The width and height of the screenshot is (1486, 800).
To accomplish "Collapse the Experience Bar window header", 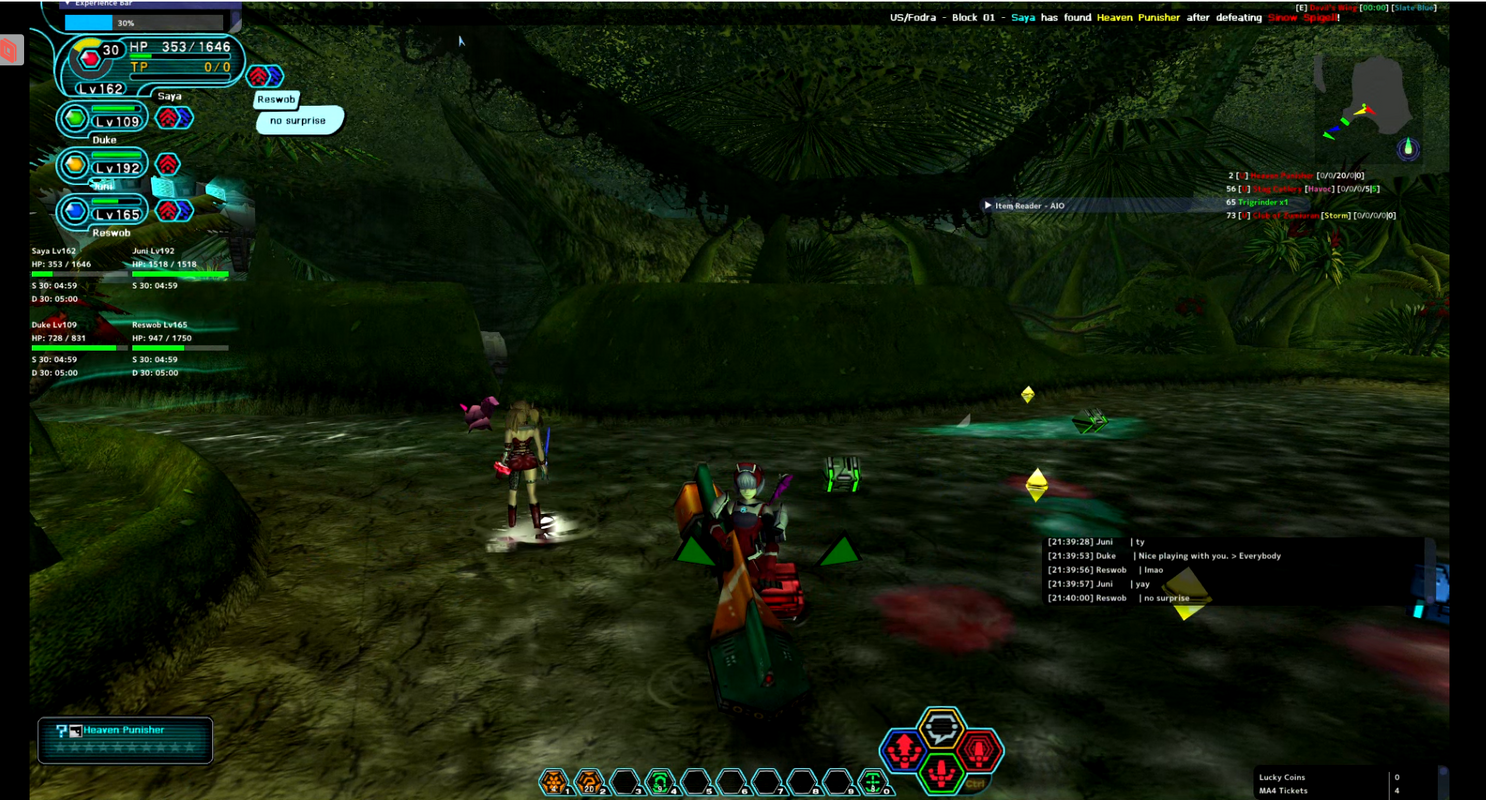I will point(68,4).
